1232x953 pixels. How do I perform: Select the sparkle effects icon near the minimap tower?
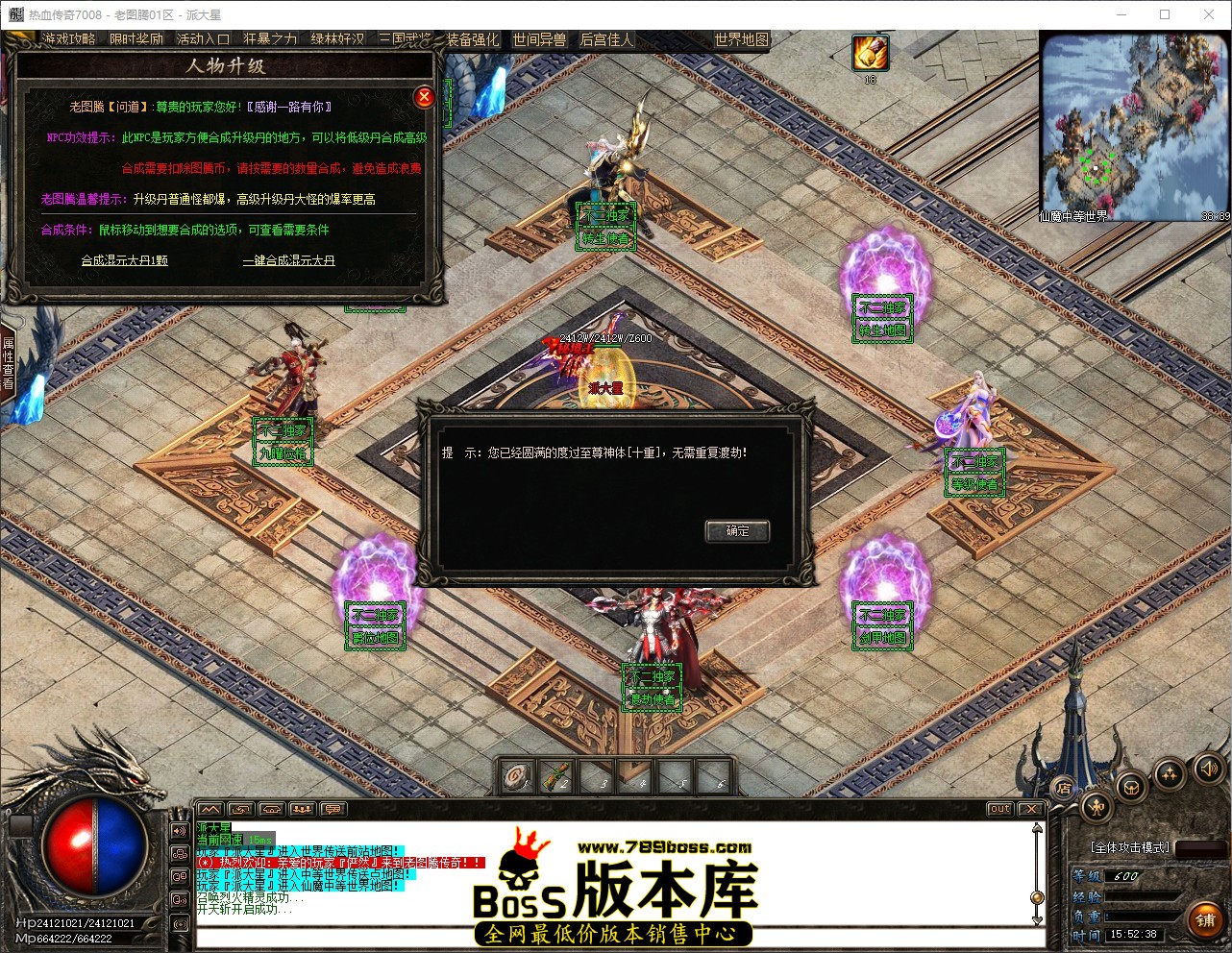coord(1169,772)
